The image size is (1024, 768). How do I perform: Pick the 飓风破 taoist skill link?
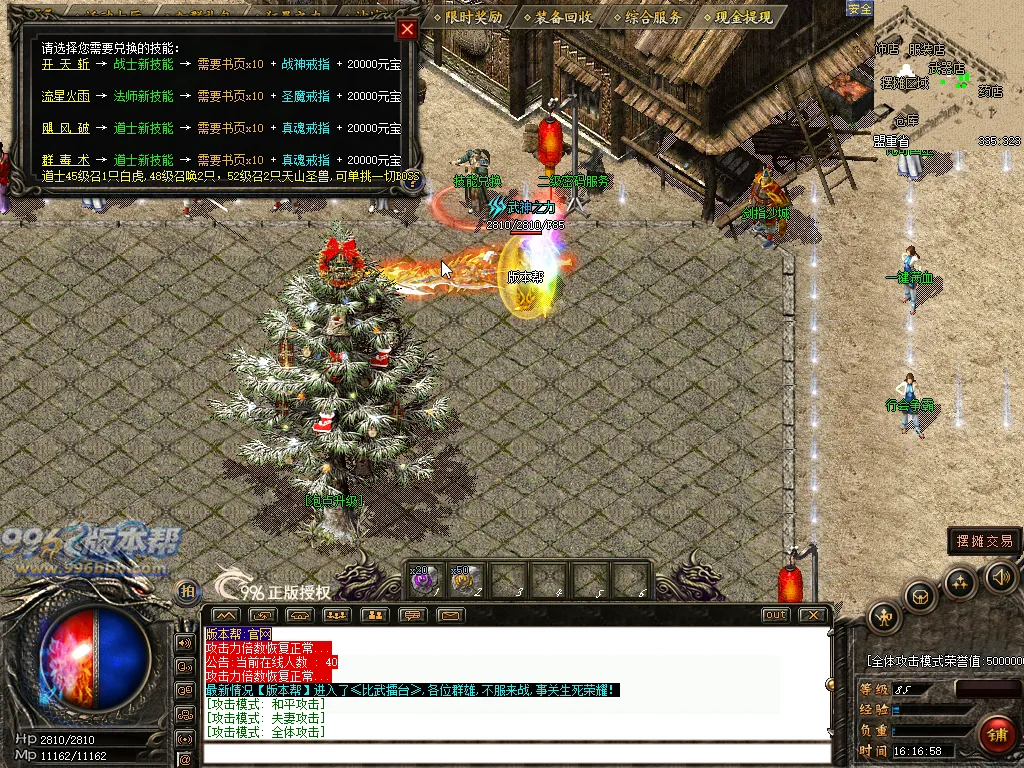(66, 128)
